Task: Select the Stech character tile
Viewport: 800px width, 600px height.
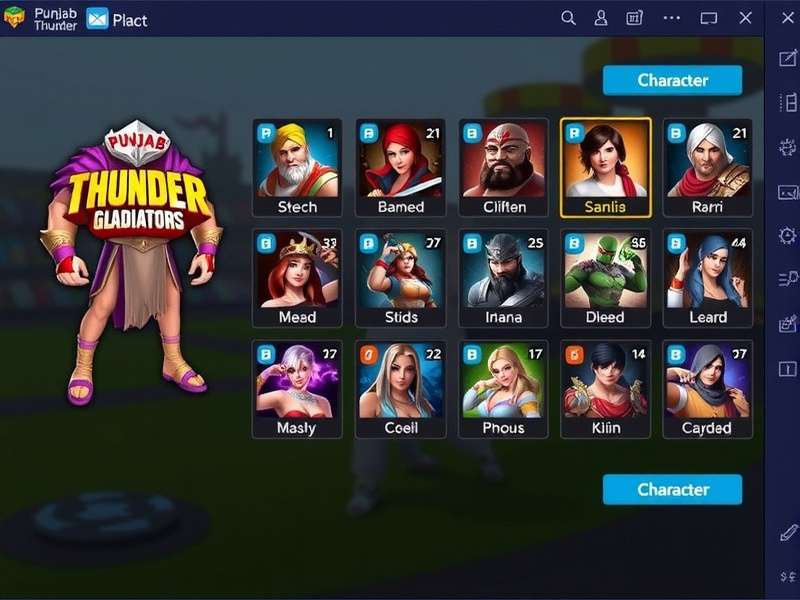Action: click(x=297, y=167)
